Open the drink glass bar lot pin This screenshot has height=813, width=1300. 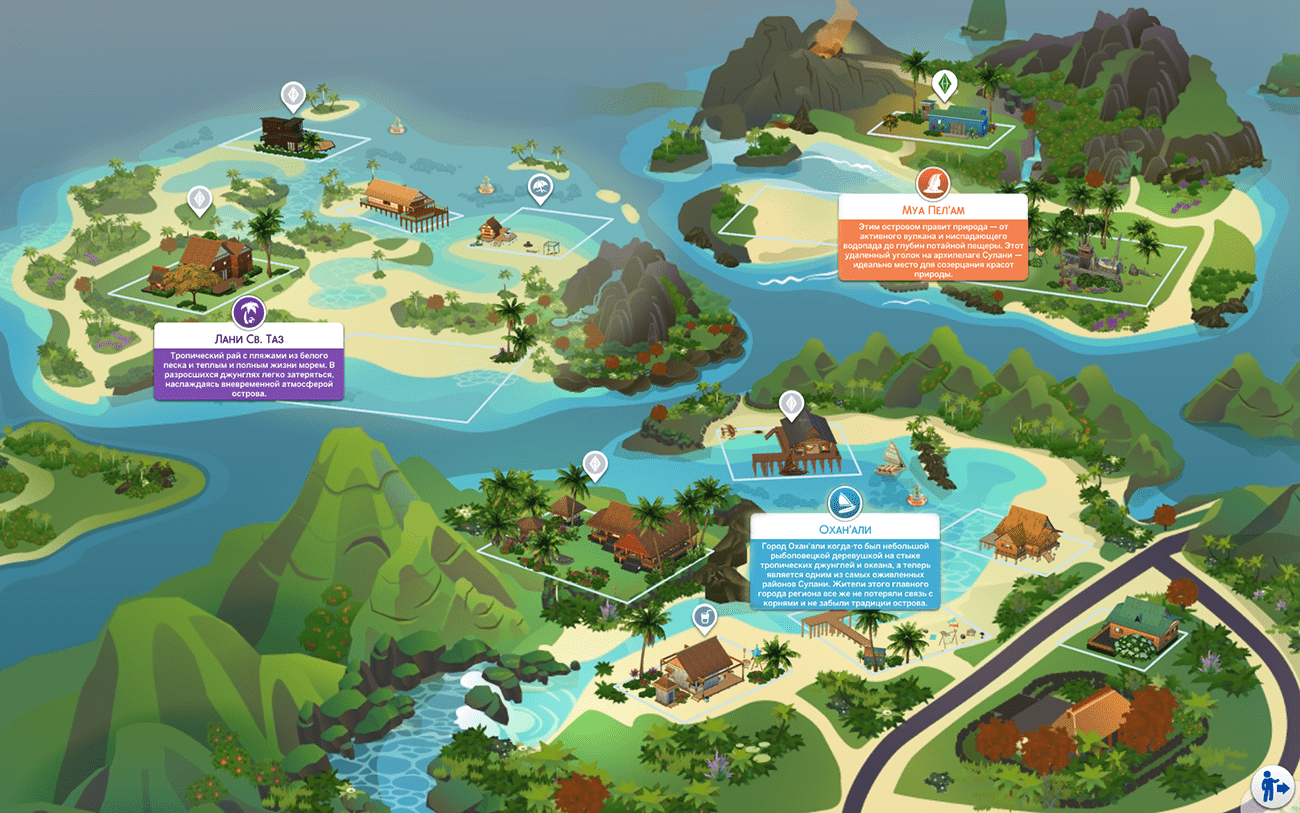[705, 617]
